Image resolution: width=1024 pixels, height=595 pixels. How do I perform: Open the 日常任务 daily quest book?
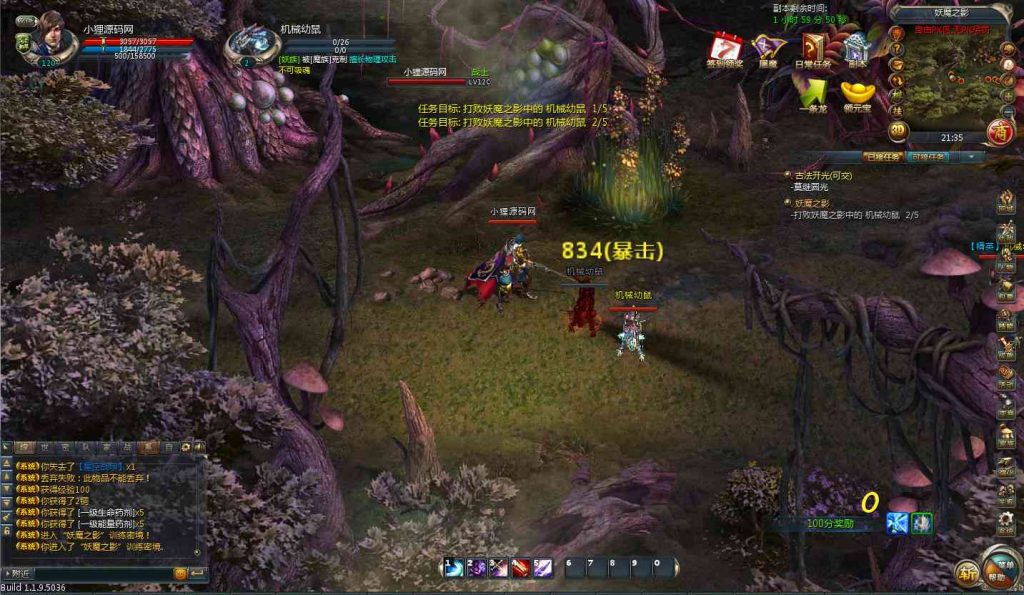pyautogui.click(x=816, y=48)
